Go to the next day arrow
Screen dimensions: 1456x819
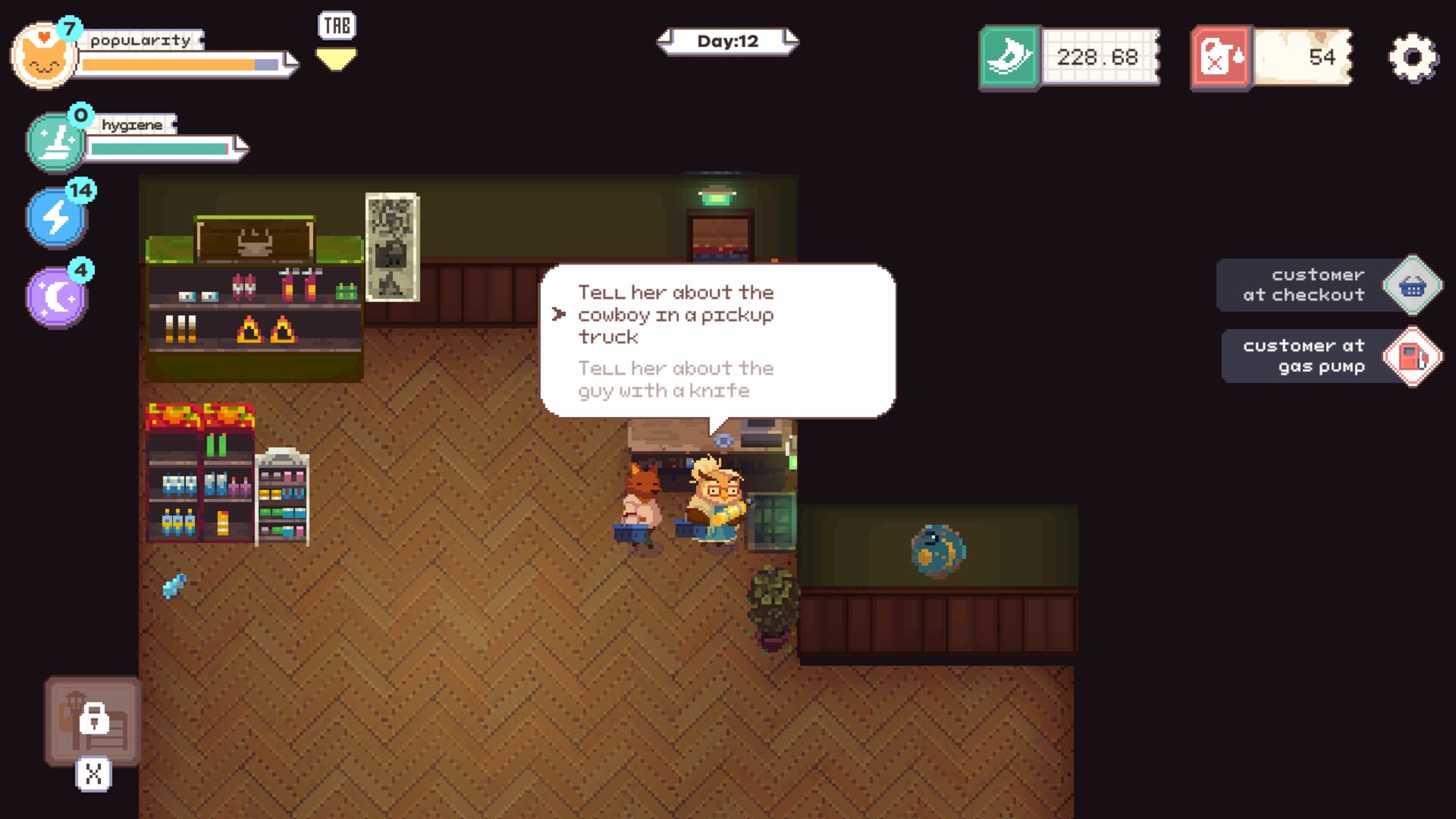[790, 40]
